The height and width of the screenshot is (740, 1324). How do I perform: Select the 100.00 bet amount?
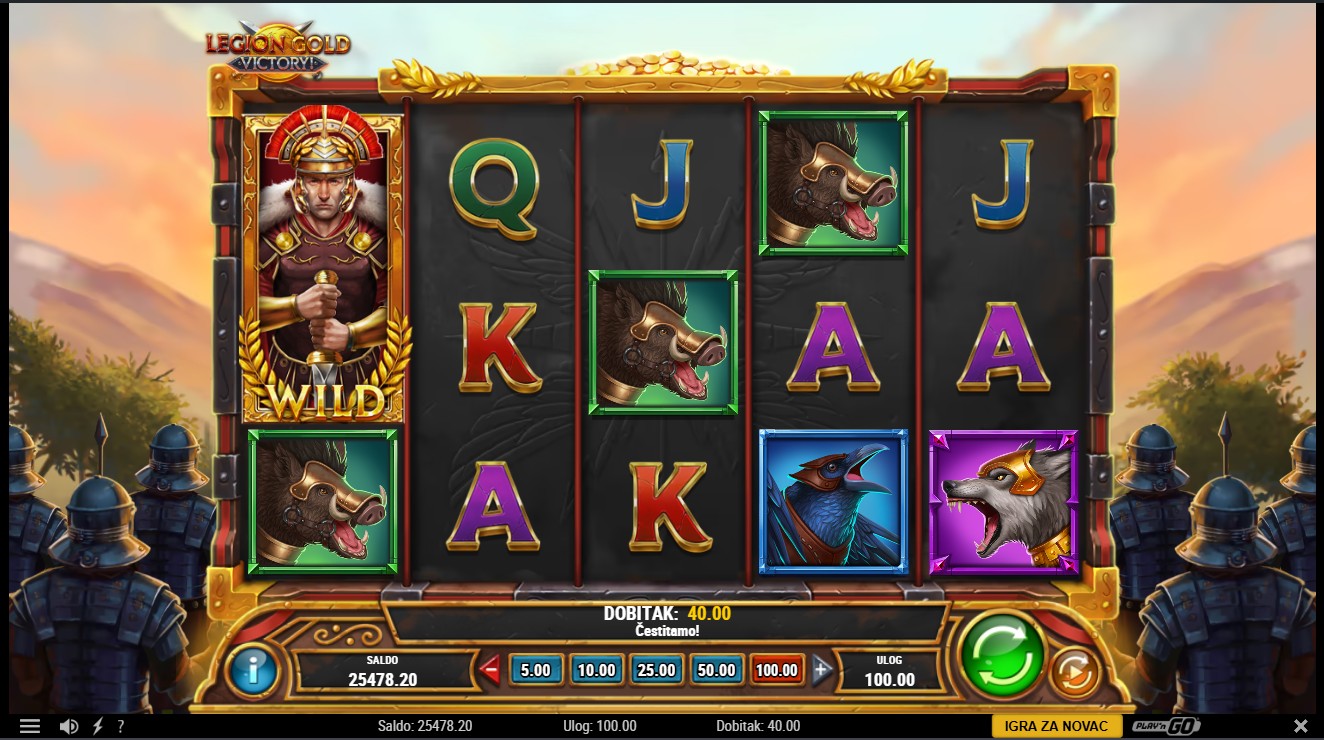tap(776, 670)
